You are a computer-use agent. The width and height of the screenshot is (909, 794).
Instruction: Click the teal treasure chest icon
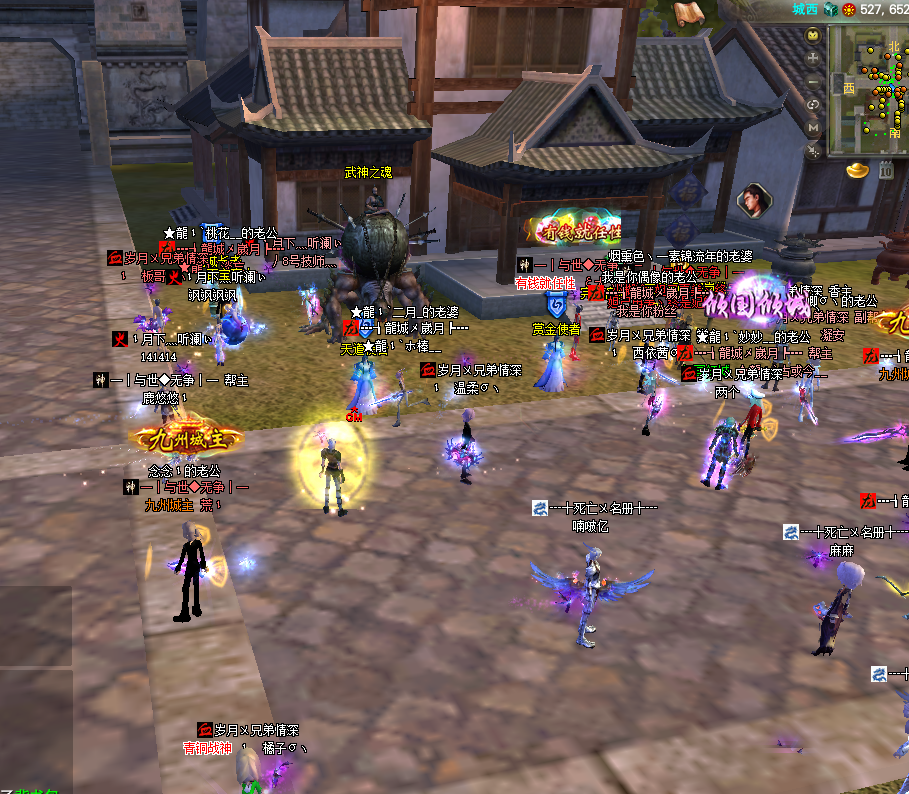pyautogui.click(x=829, y=9)
